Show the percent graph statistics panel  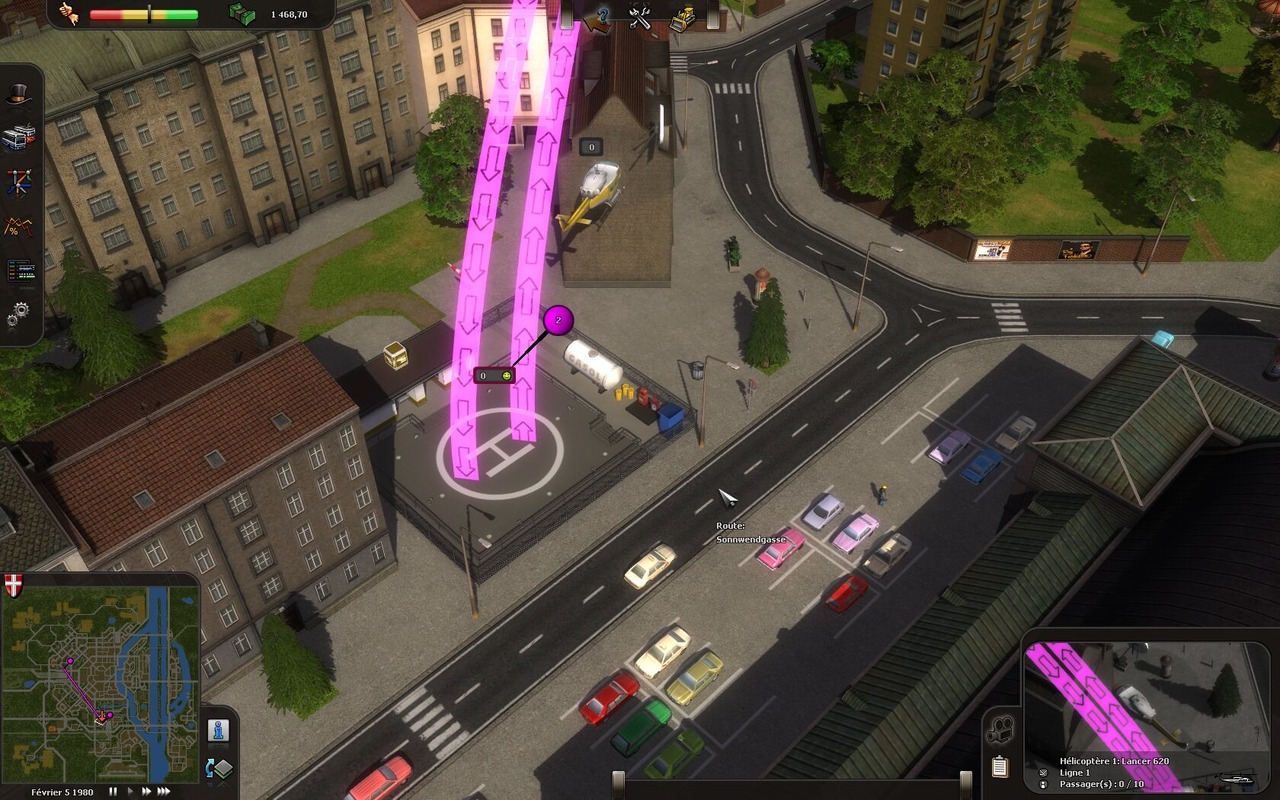[x=18, y=227]
